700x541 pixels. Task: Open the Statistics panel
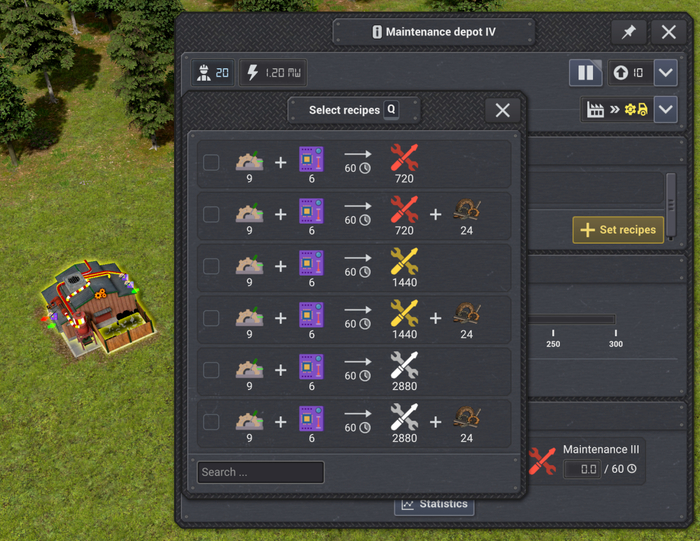pos(434,504)
